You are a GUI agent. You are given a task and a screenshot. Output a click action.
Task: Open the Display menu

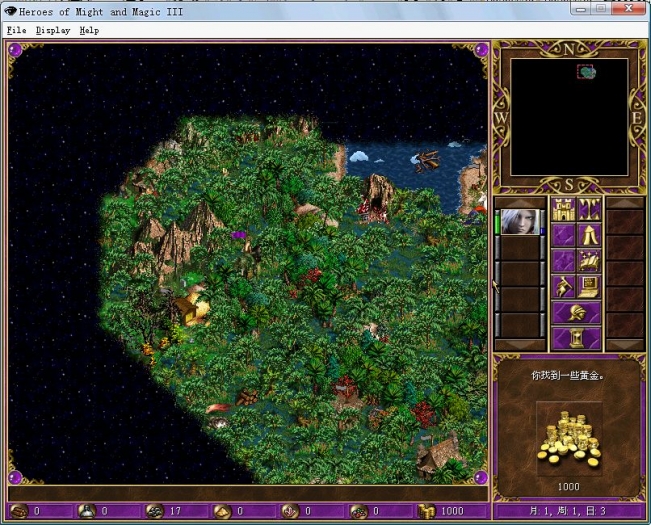click(53, 30)
